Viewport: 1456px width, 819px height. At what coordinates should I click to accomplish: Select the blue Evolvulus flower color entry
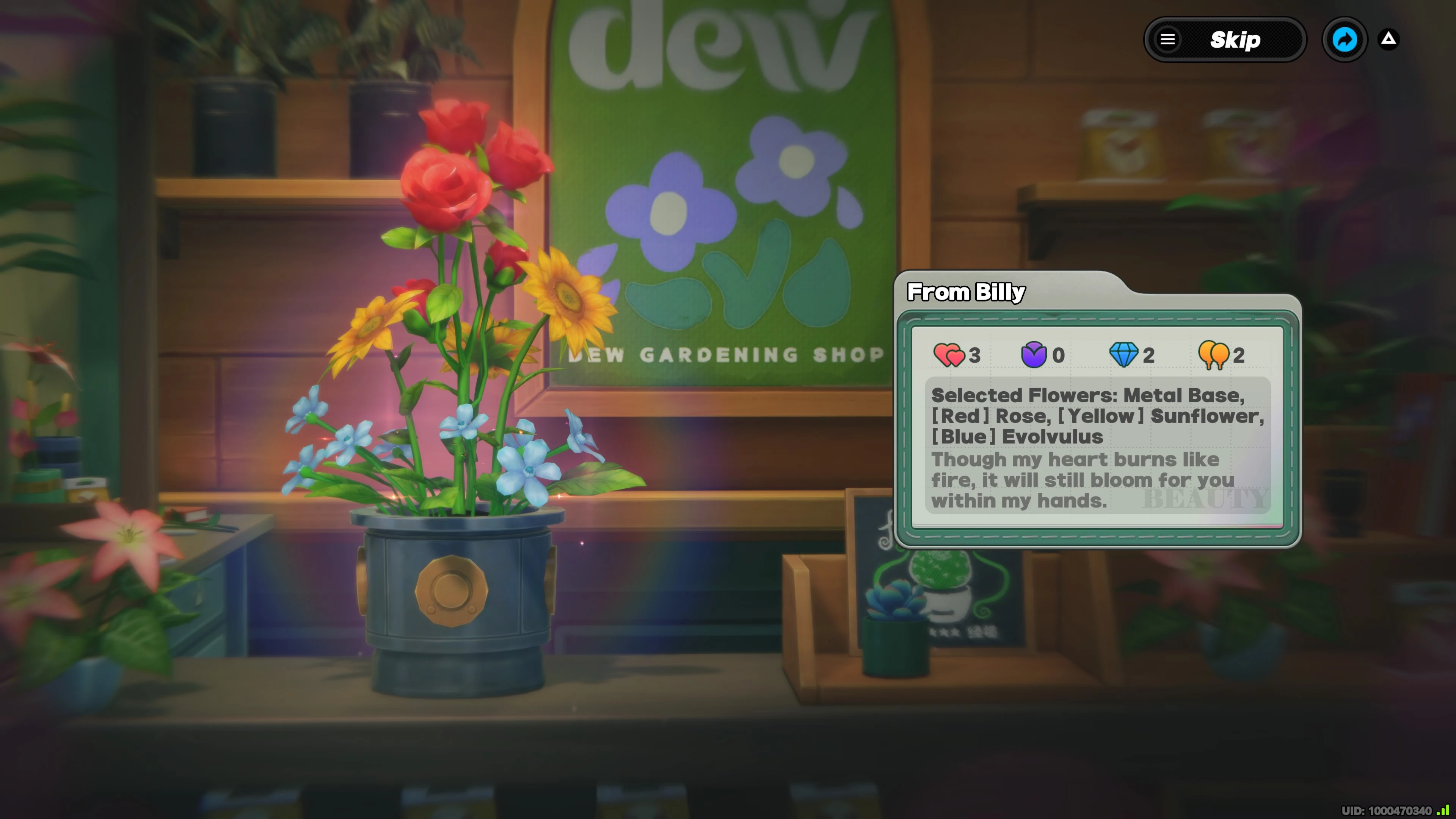pos(1017,436)
